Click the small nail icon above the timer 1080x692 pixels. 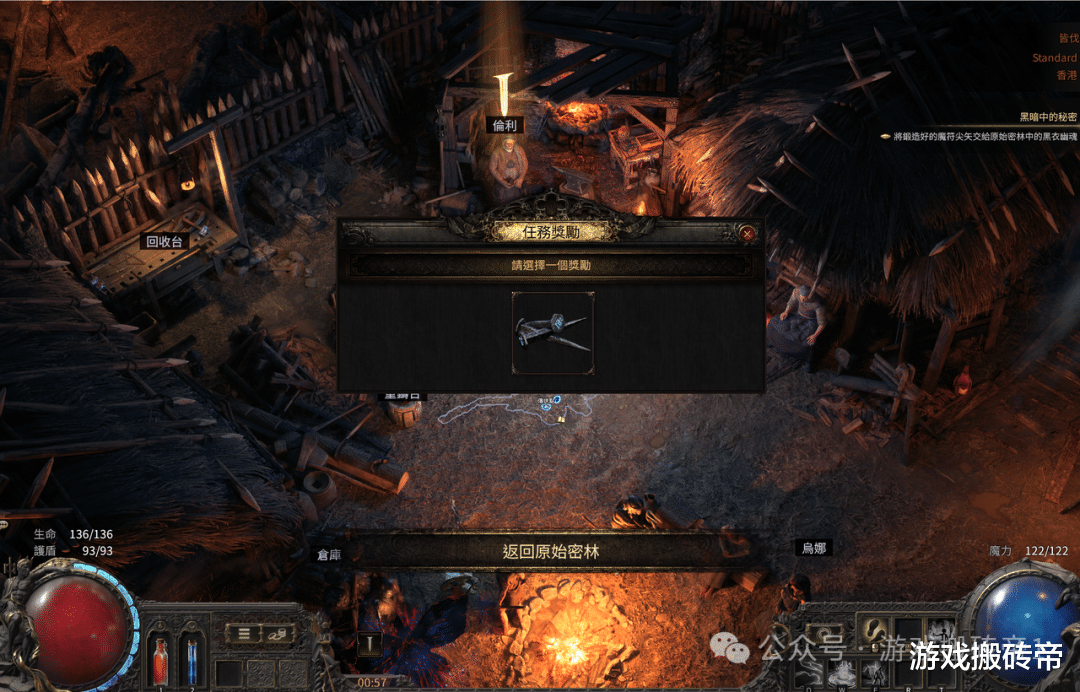pyautogui.click(x=370, y=646)
